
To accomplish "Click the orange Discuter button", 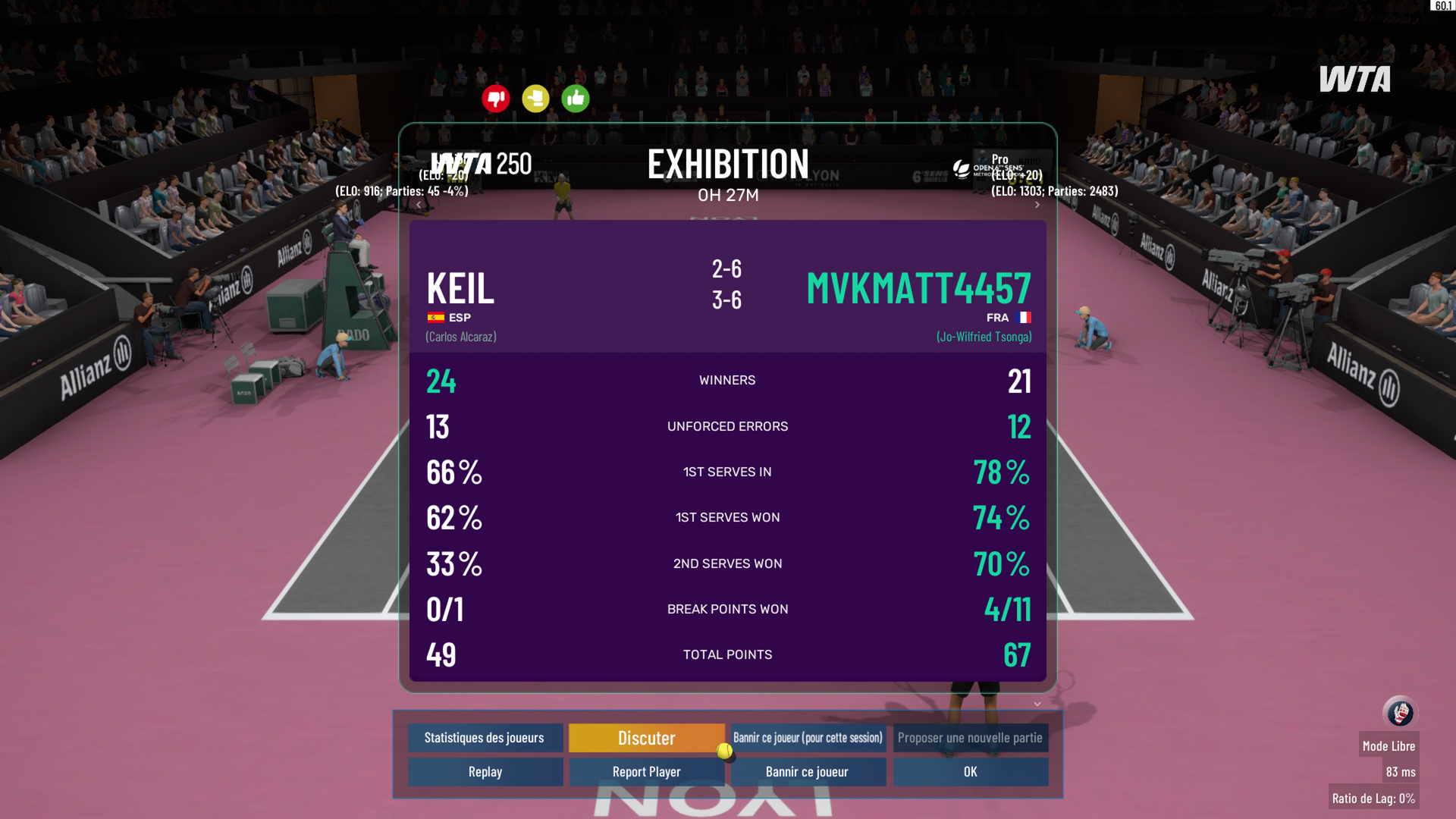I will click(x=646, y=738).
